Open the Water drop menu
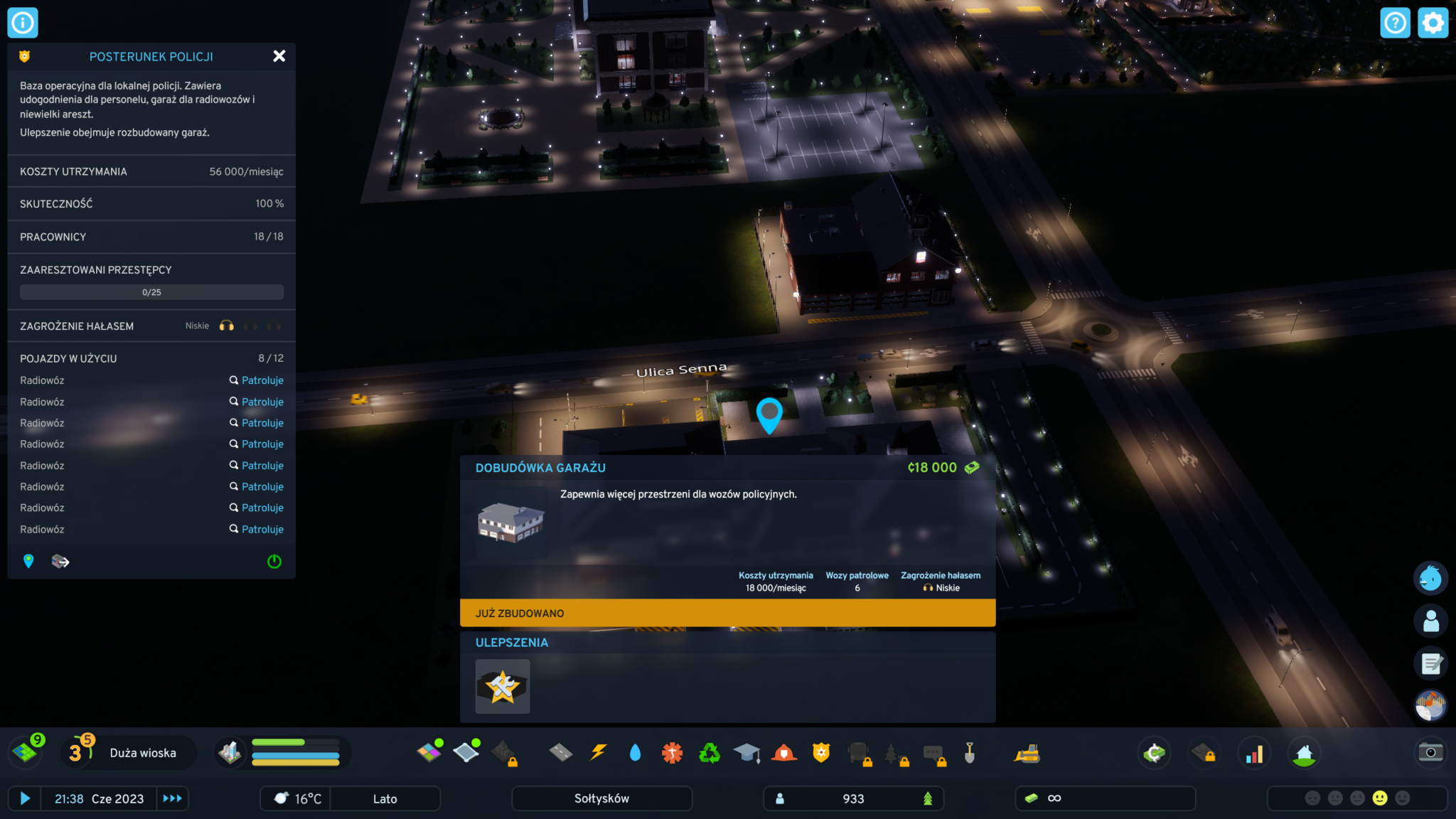 [x=635, y=753]
